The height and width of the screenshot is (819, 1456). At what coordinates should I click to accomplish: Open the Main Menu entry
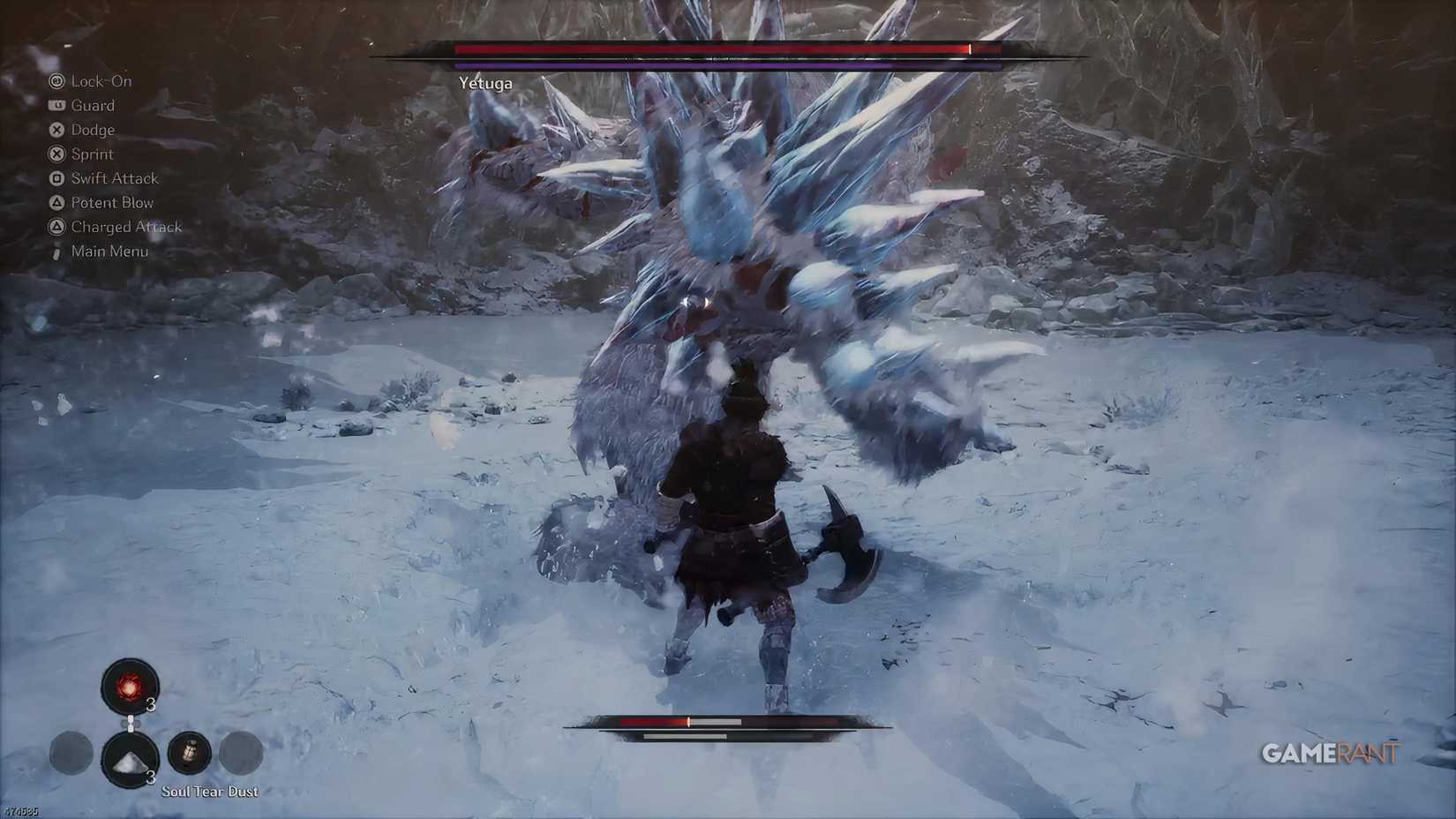pyautogui.click(x=109, y=251)
